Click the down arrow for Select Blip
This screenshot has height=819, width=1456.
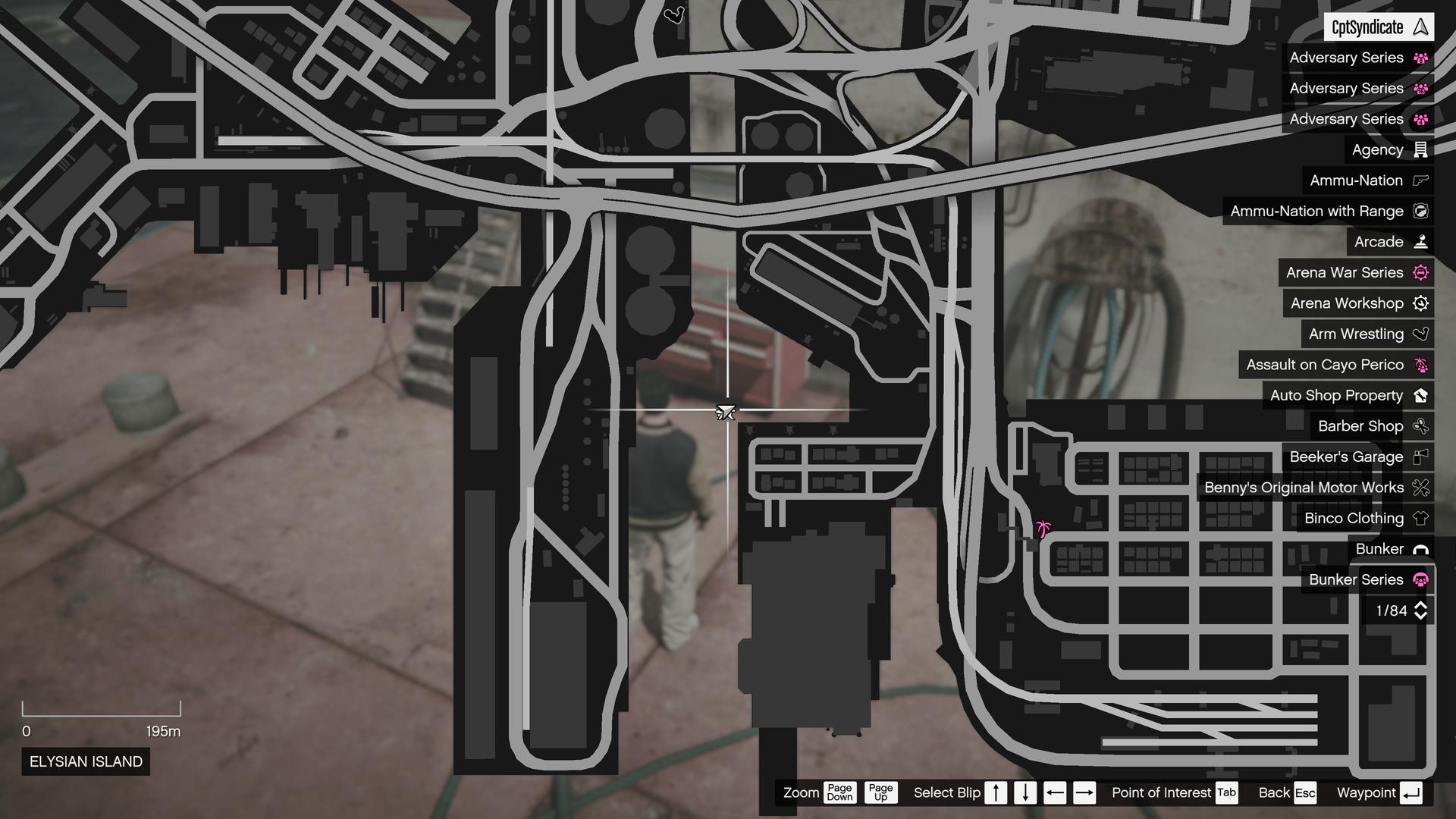(x=1025, y=792)
